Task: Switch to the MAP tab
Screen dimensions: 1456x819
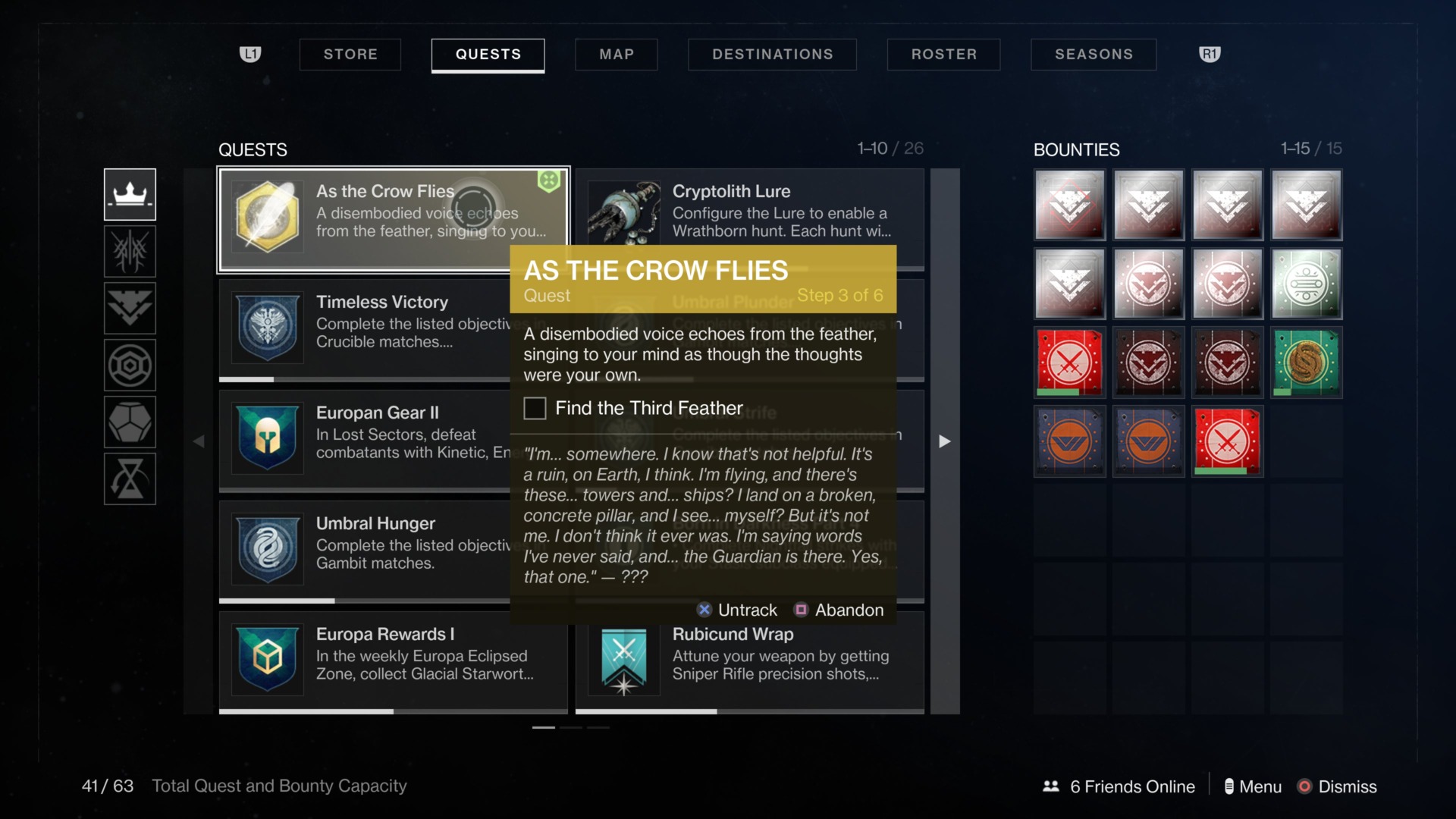Action: click(616, 54)
